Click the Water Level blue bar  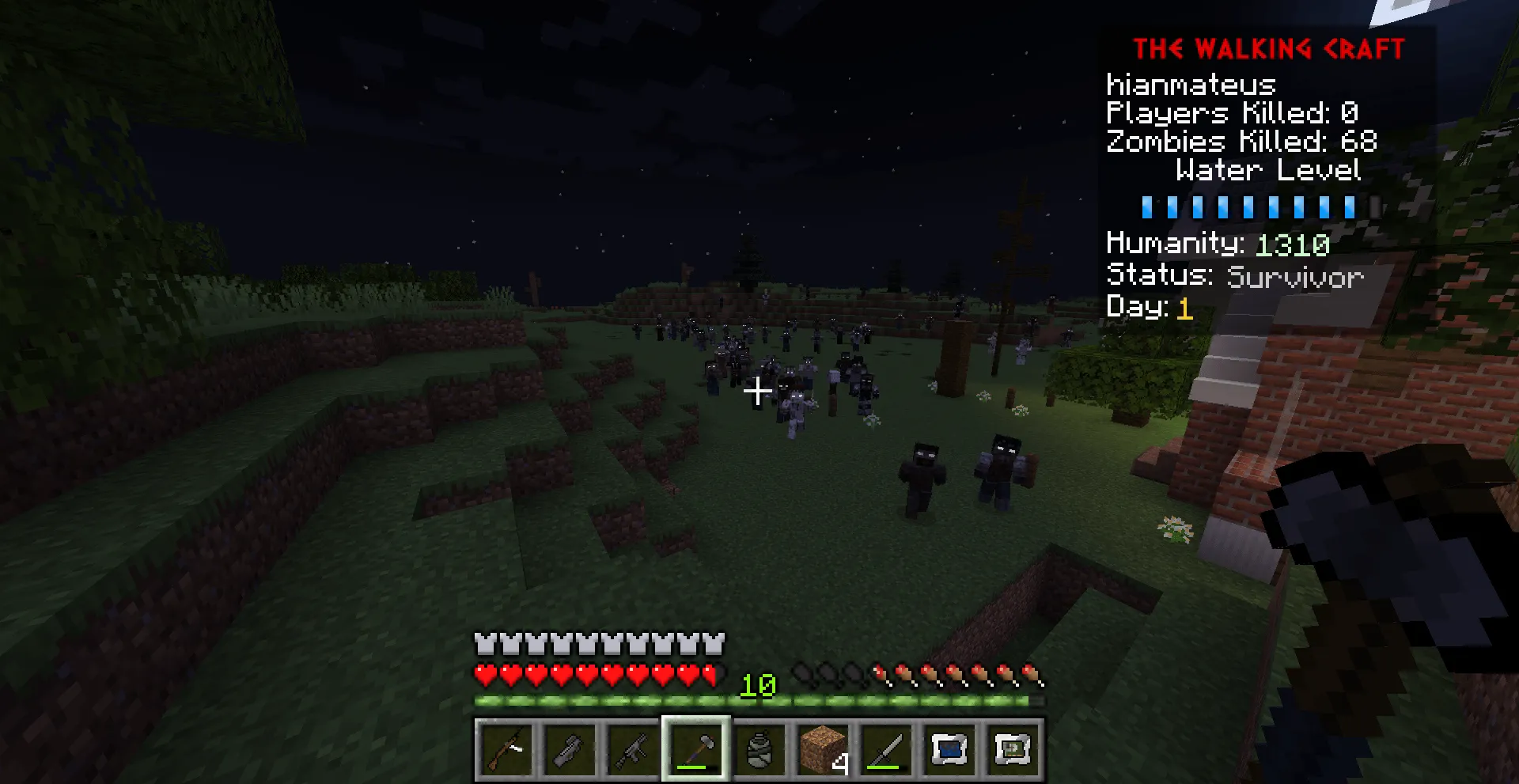(1248, 207)
